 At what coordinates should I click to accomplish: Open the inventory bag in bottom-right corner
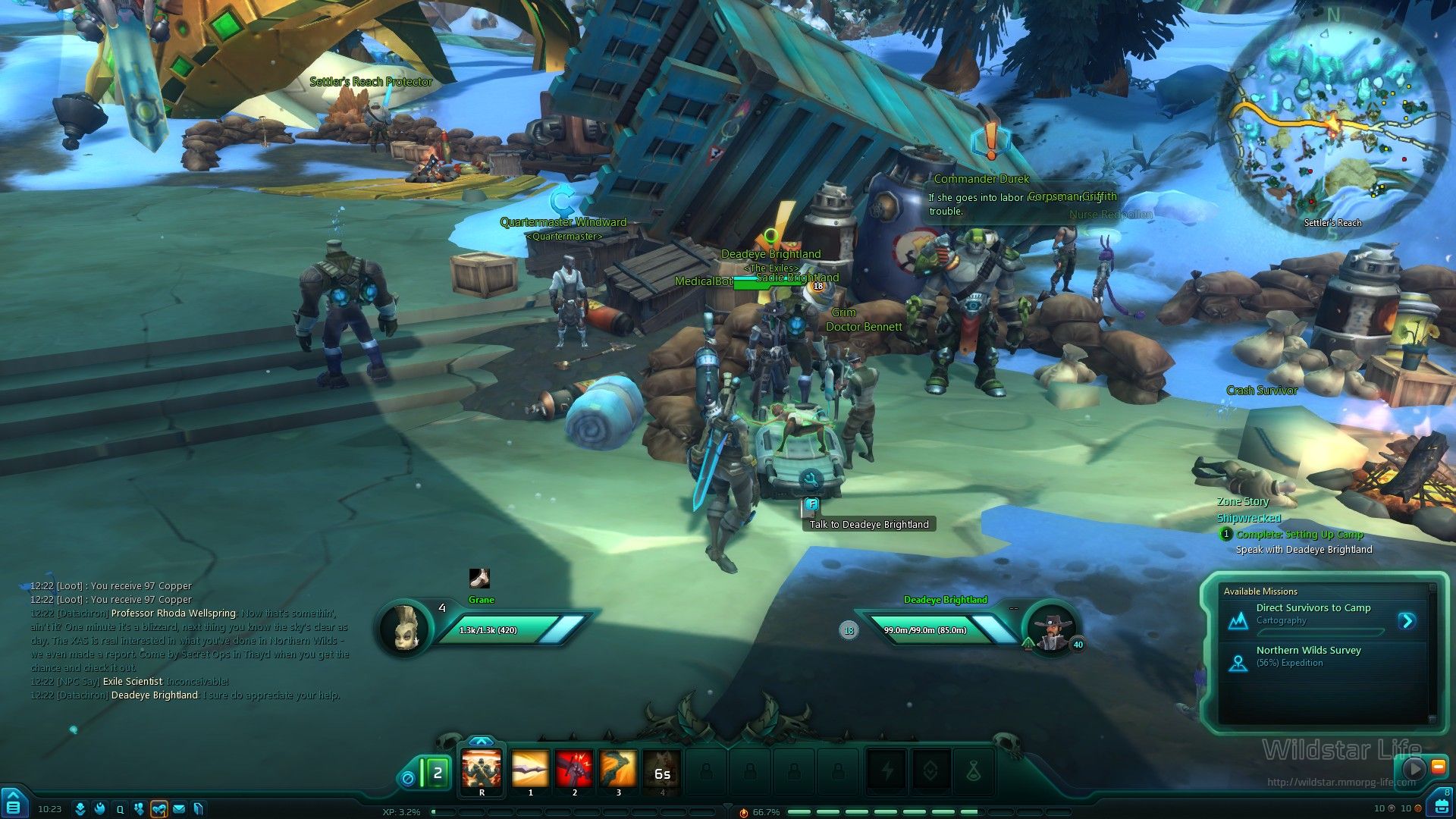pyautogui.click(x=1441, y=805)
